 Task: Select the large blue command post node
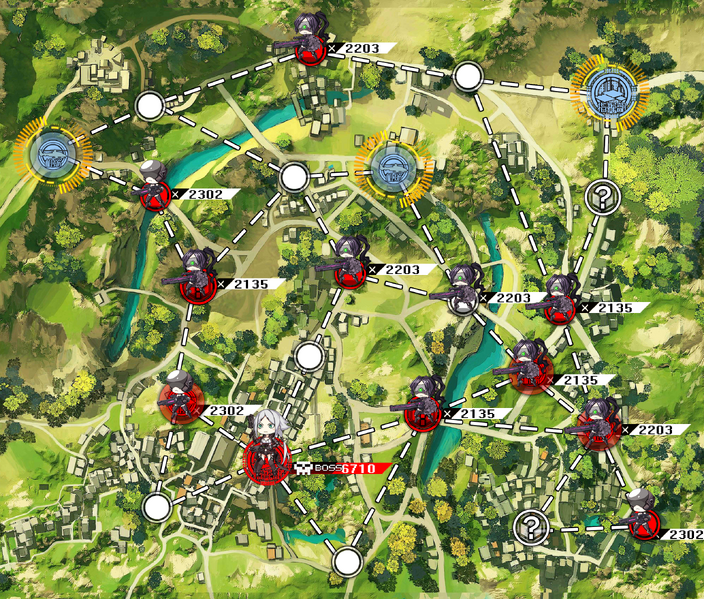(610, 92)
